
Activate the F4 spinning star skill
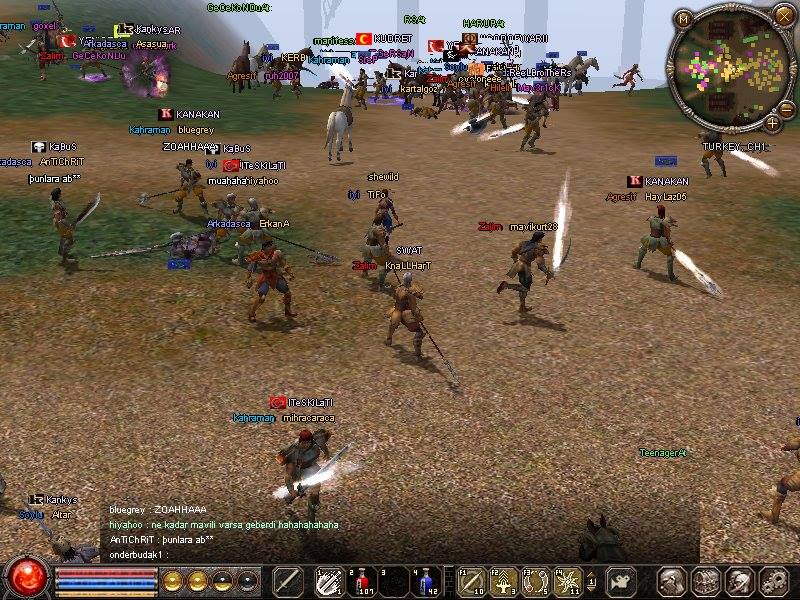[568, 581]
